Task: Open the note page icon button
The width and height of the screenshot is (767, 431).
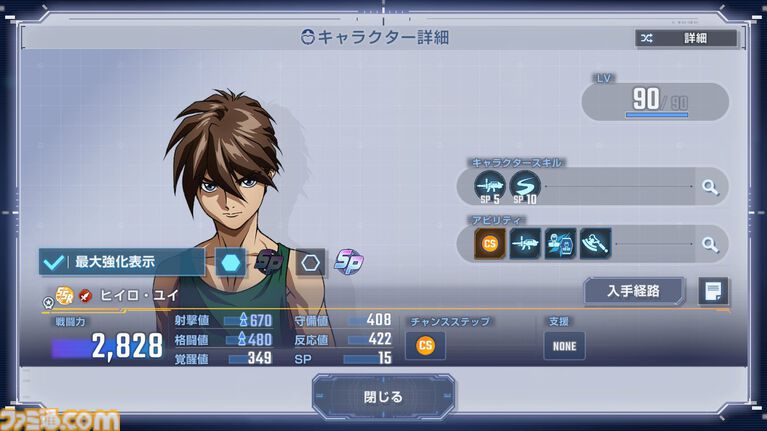Action: [x=713, y=291]
